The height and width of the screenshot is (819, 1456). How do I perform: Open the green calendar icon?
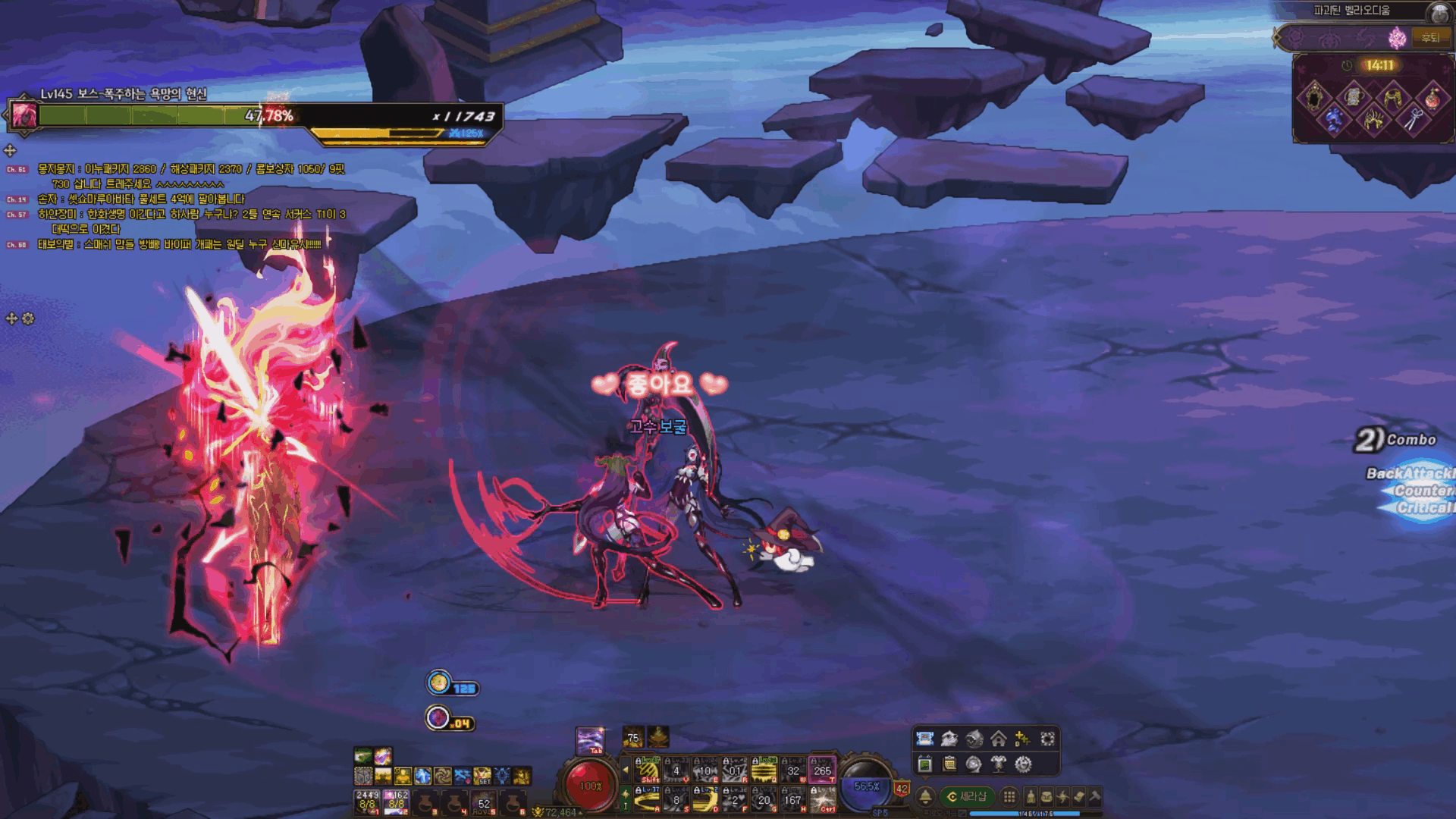click(924, 764)
